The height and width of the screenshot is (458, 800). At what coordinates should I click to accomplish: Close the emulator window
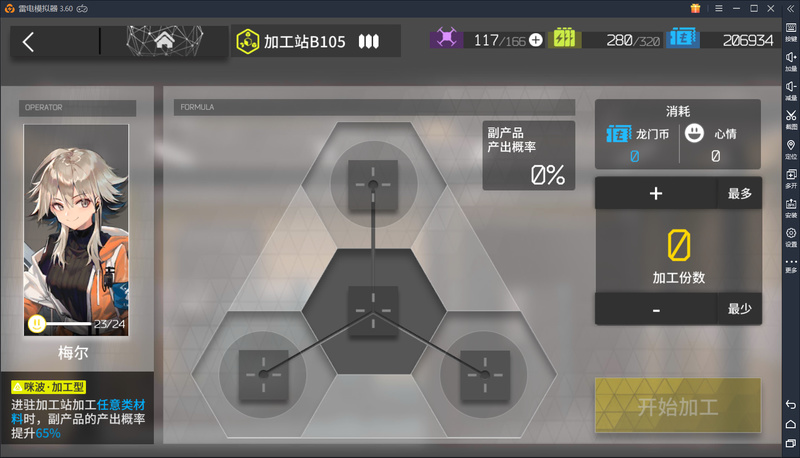[789, 8]
